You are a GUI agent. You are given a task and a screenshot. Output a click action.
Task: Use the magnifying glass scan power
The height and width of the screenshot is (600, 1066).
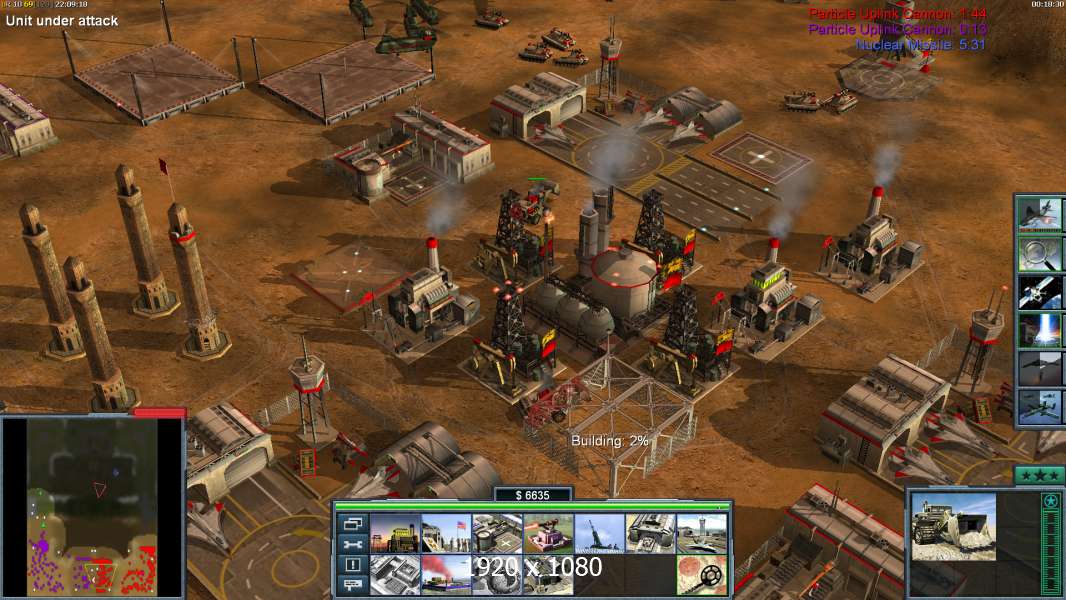click(x=1040, y=253)
